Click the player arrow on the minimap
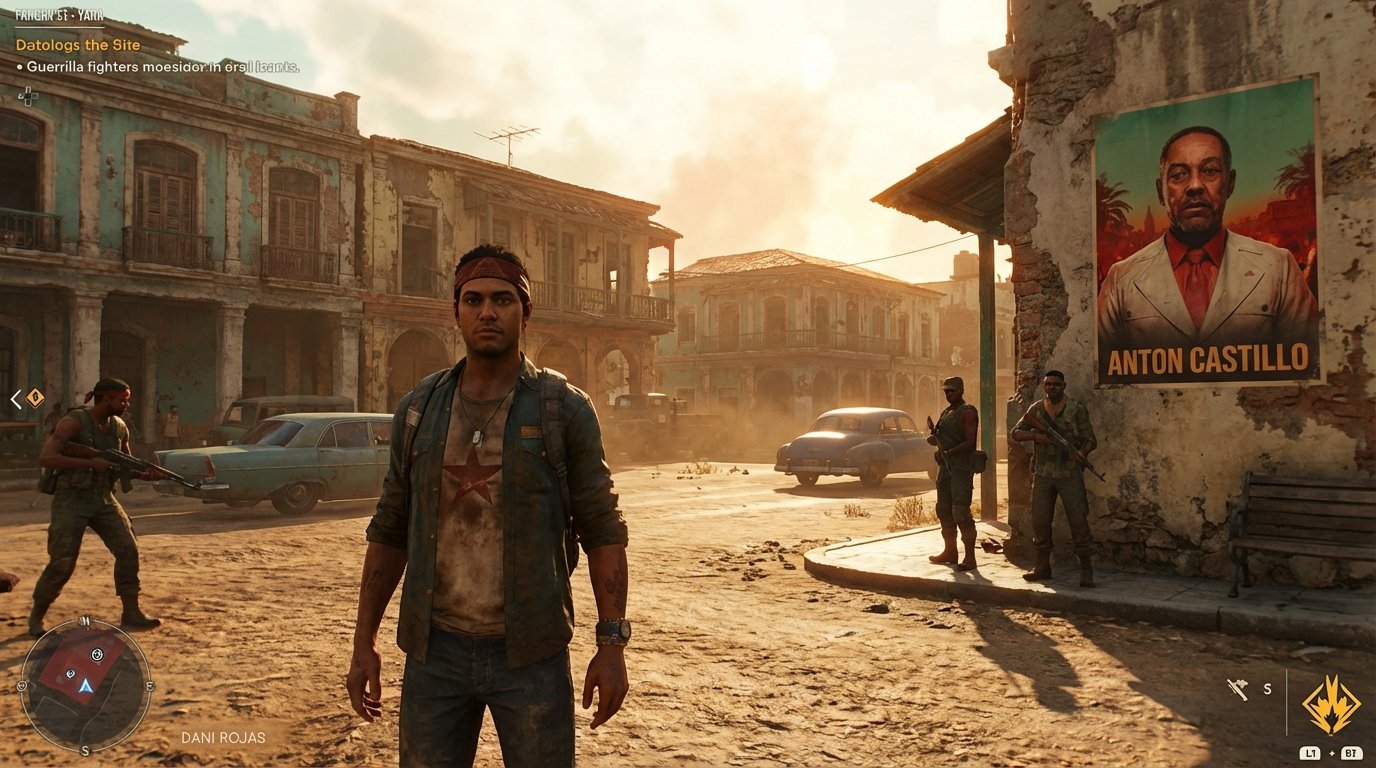1376x768 pixels. (x=86, y=688)
